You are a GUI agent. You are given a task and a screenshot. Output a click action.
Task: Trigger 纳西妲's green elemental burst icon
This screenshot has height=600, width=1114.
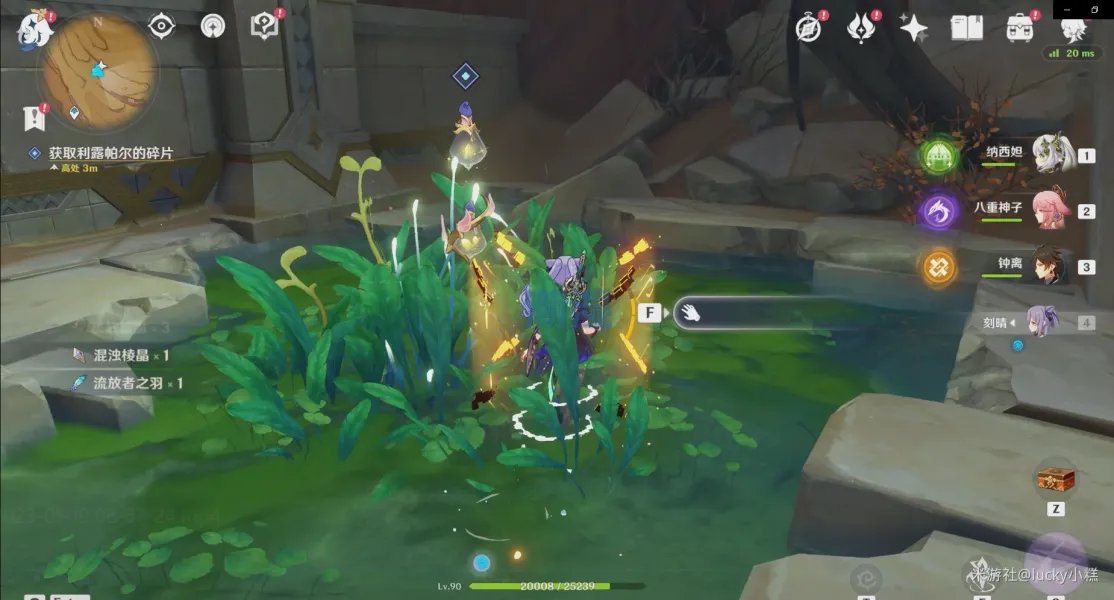[939, 155]
